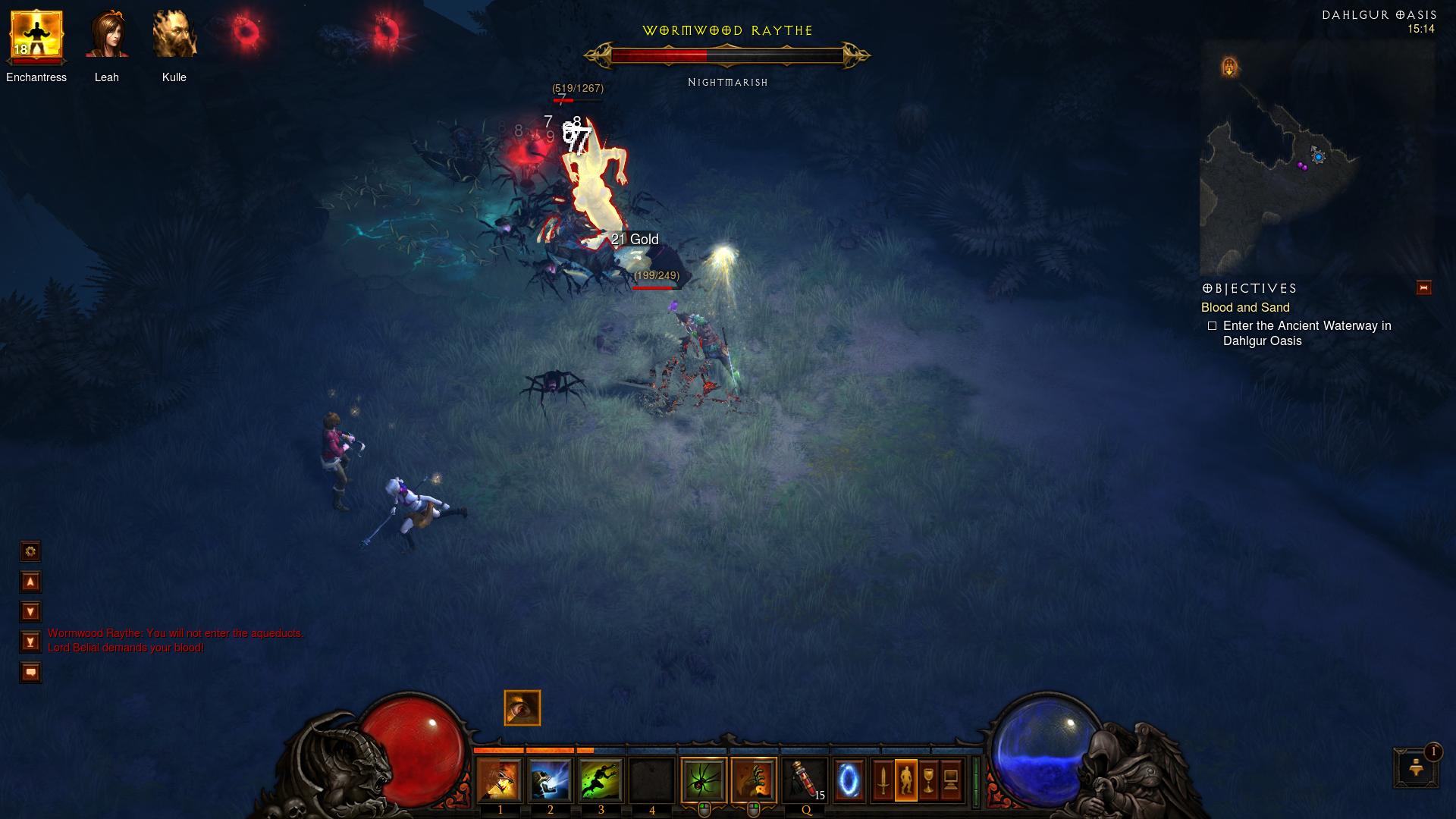Activate the green running figure skill
1456x819 pixels.
[601, 780]
